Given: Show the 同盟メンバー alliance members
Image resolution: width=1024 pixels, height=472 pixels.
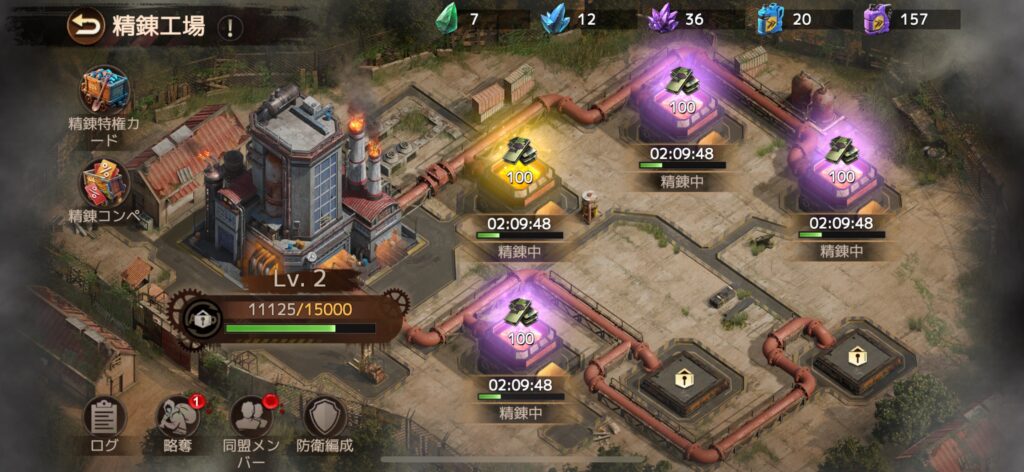Looking at the screenshot, I should [252, 418].
